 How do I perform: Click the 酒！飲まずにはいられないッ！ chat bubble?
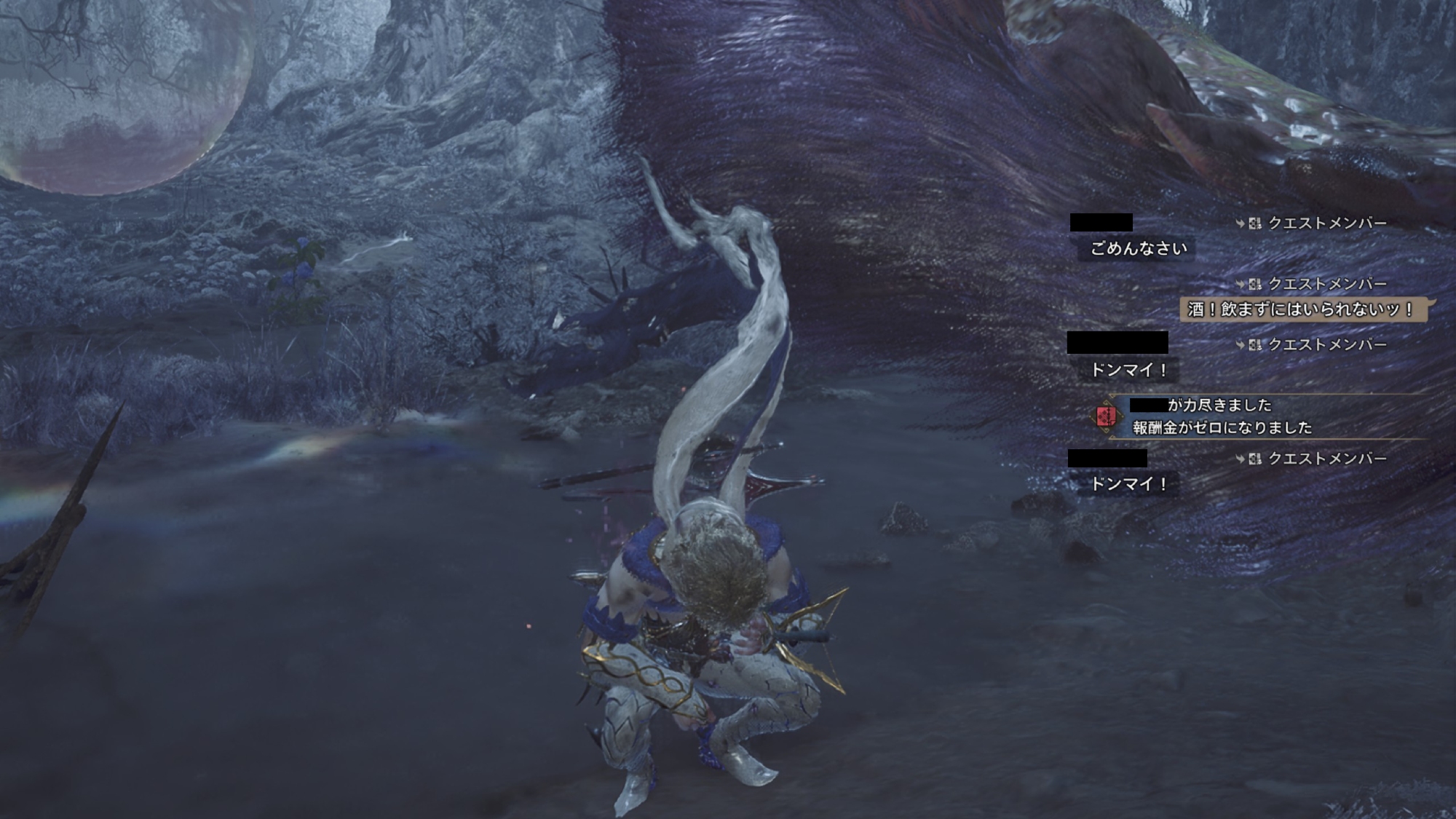pyautogui.click(x=1302, y=309)
